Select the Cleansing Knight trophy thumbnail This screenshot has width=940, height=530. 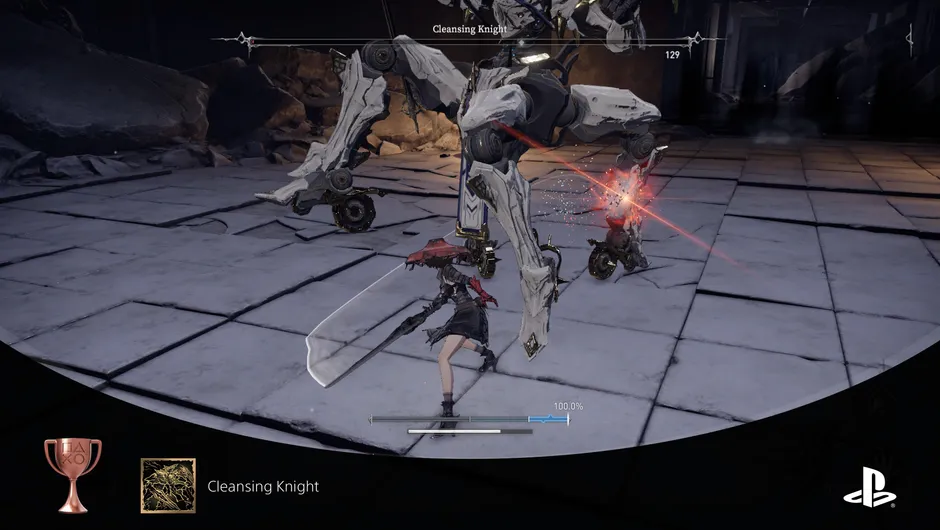pyautogui.click(x=168, y=486)
